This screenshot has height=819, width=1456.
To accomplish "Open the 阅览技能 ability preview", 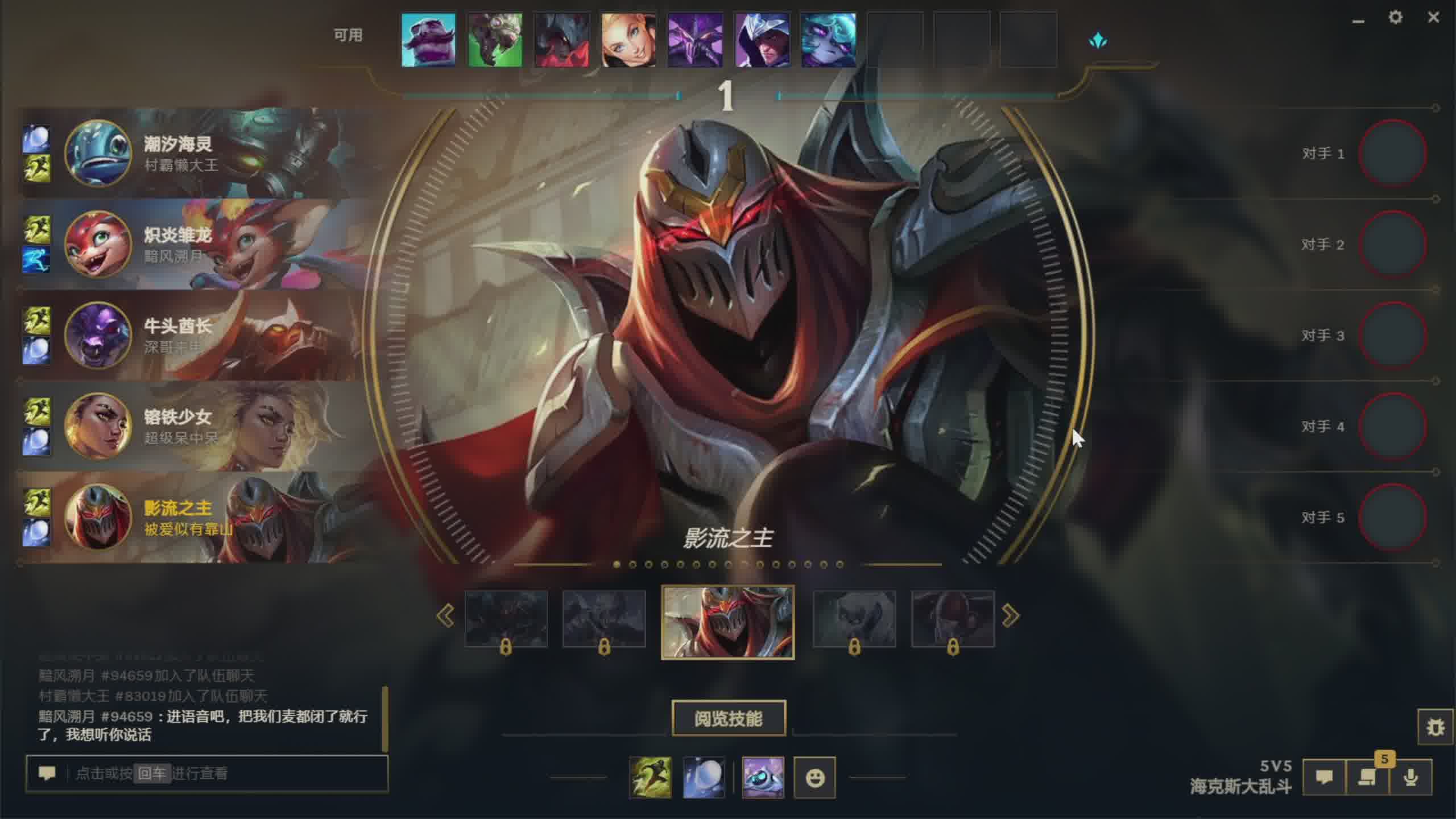I will [728, 718].
